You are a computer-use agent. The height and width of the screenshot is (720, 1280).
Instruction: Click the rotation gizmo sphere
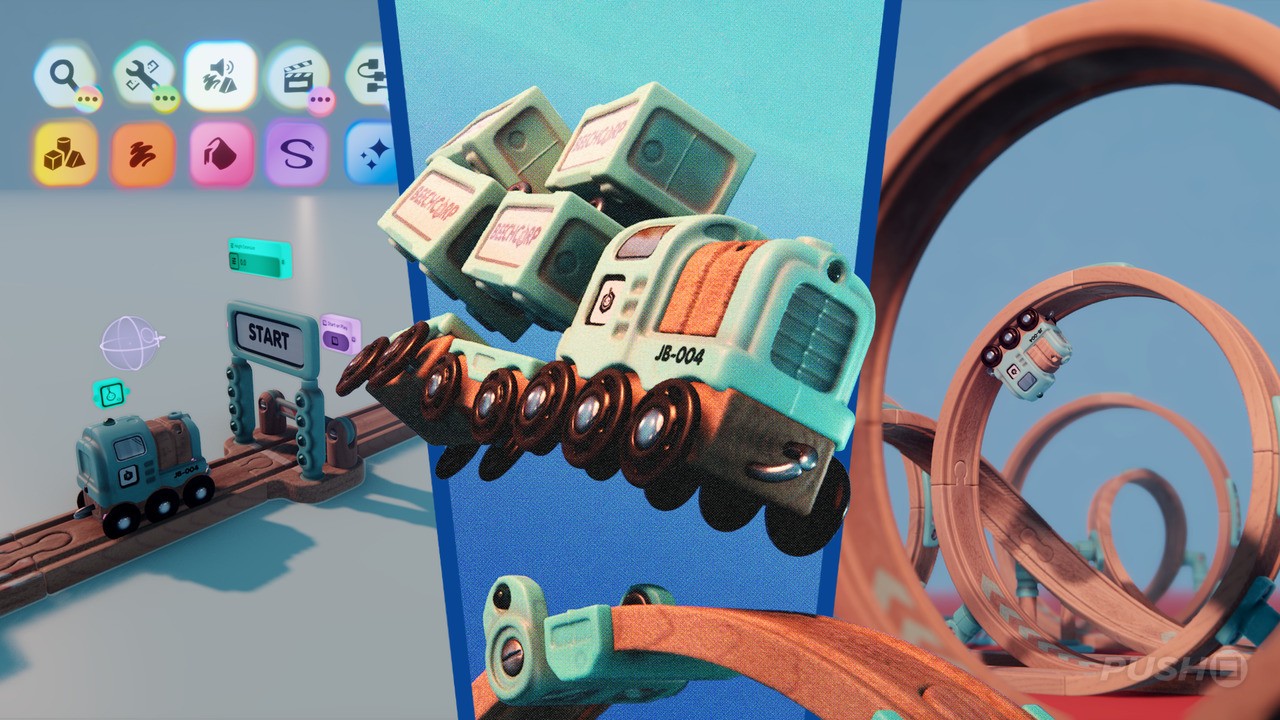[131, 342]
